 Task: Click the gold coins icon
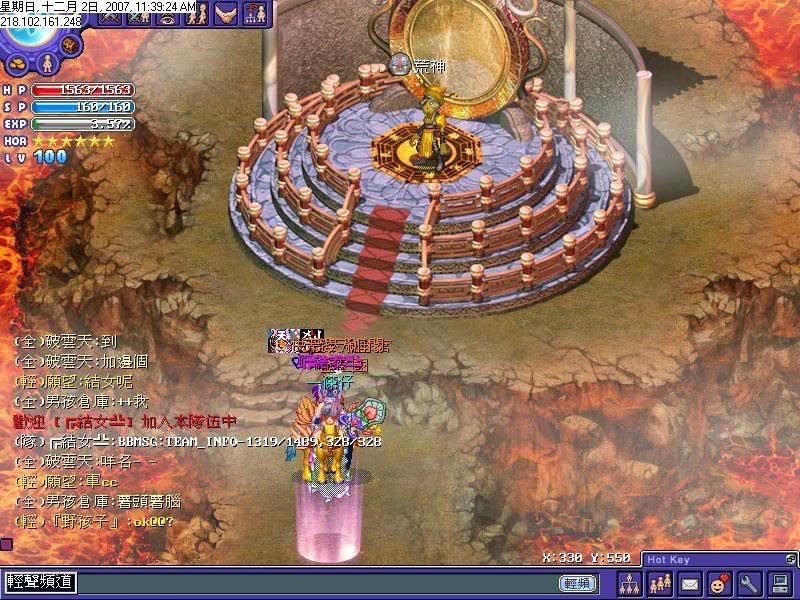16,64
